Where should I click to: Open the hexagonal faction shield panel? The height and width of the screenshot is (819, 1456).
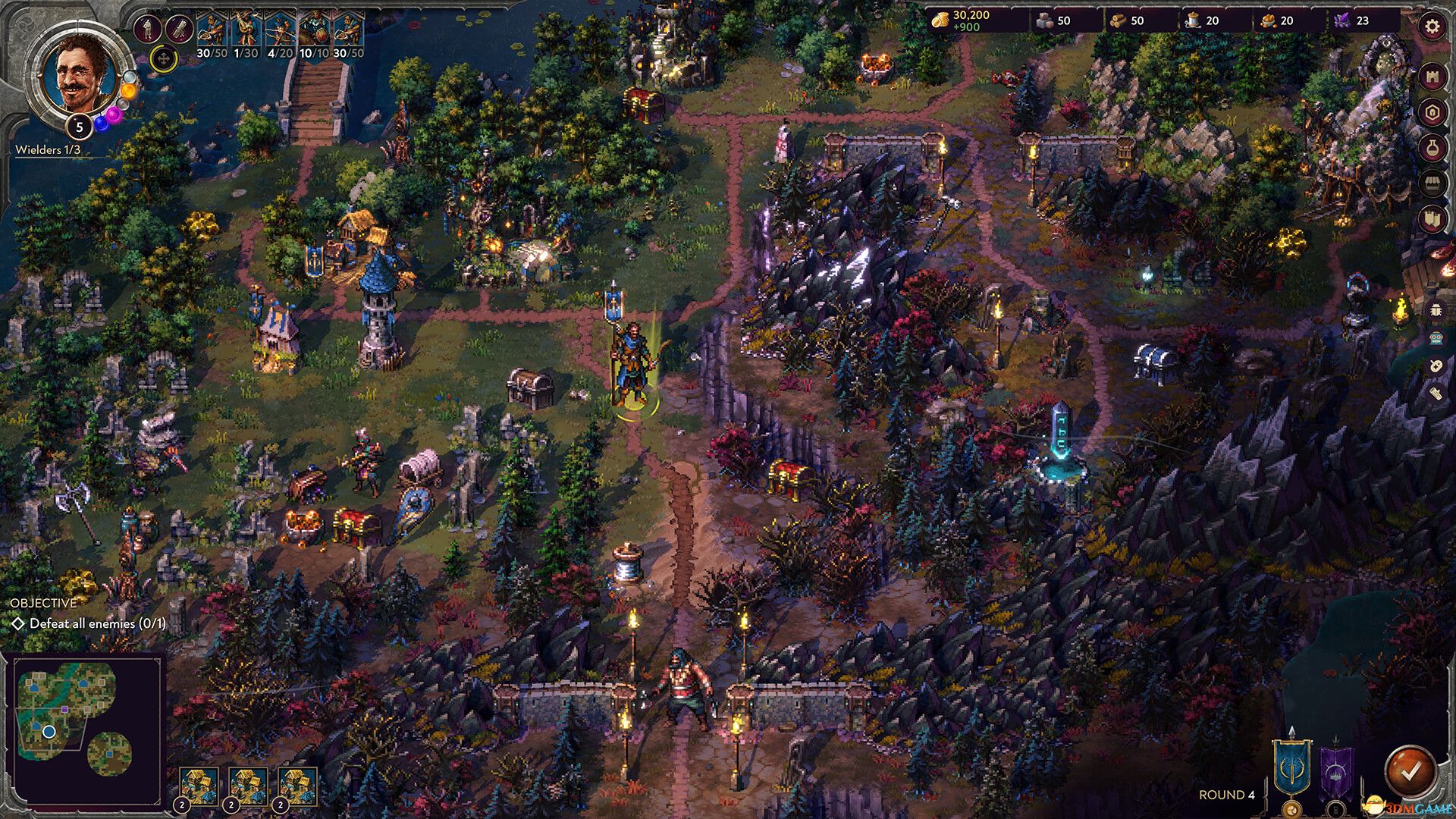click(x=1432, y=112)
